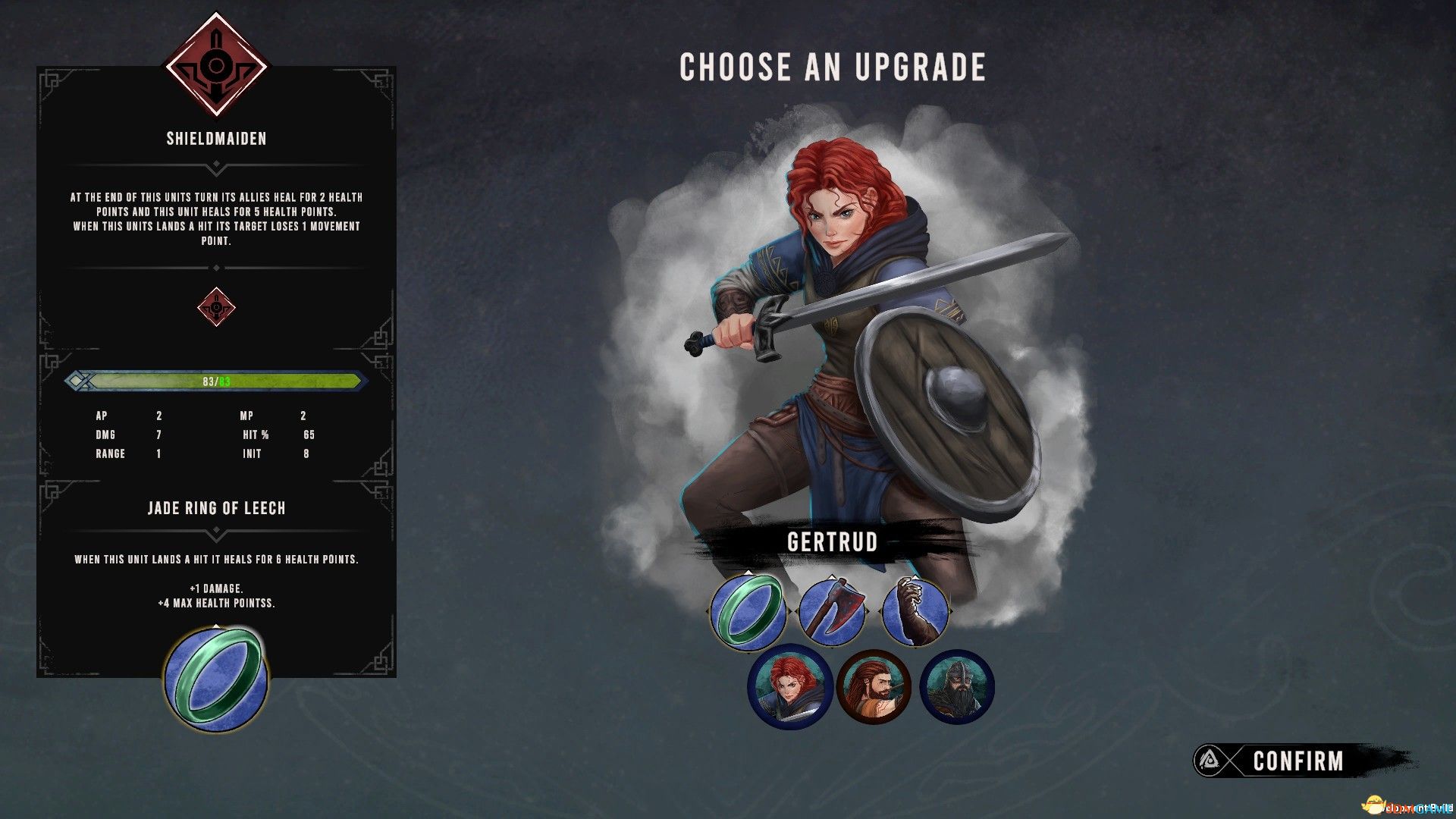1456x819 pixels.
Task: Click the shield icon on the health bar
Action: 78,382
